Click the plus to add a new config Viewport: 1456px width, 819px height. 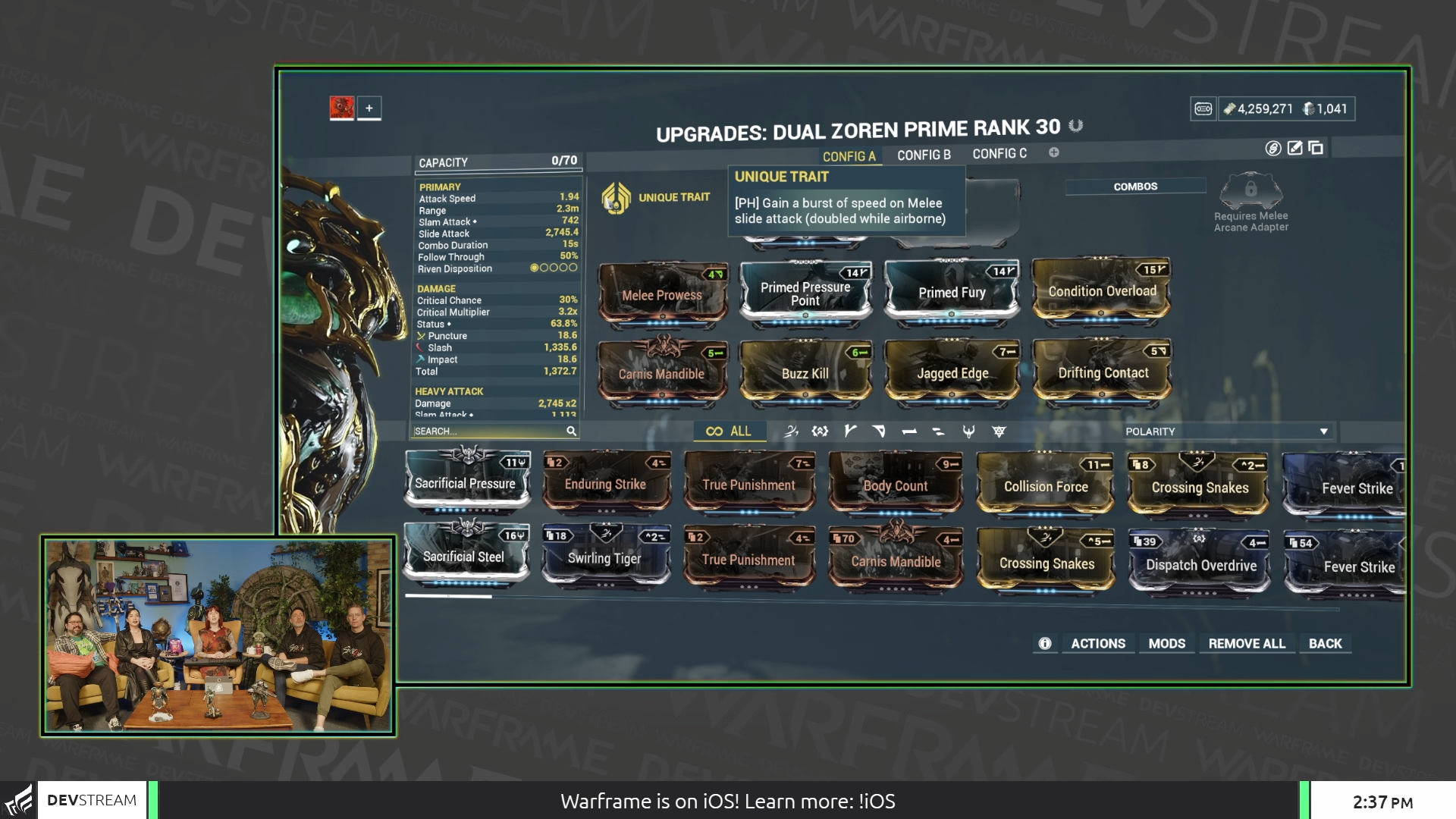point(1053,153)
